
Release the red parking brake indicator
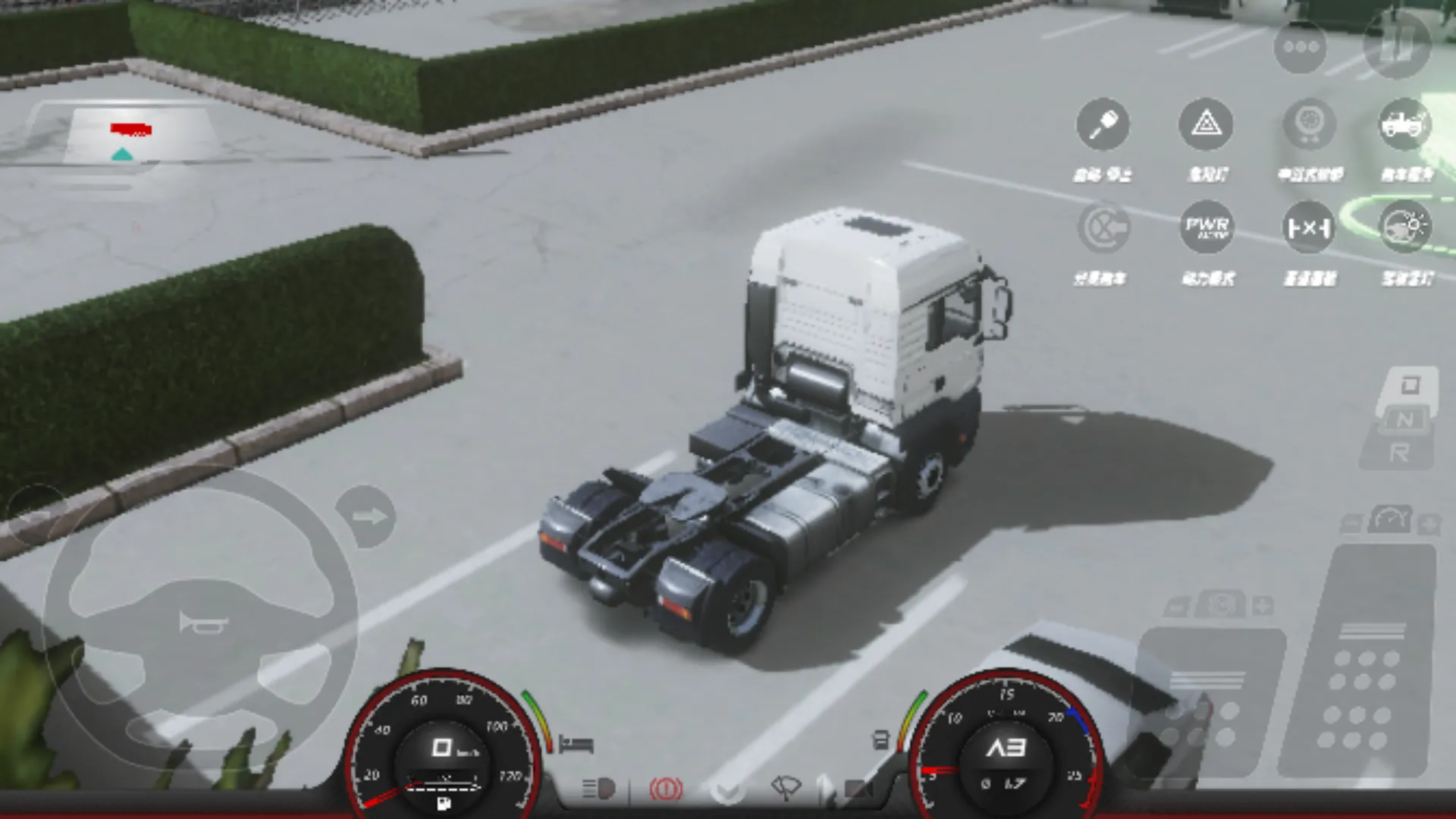(666, 789)
